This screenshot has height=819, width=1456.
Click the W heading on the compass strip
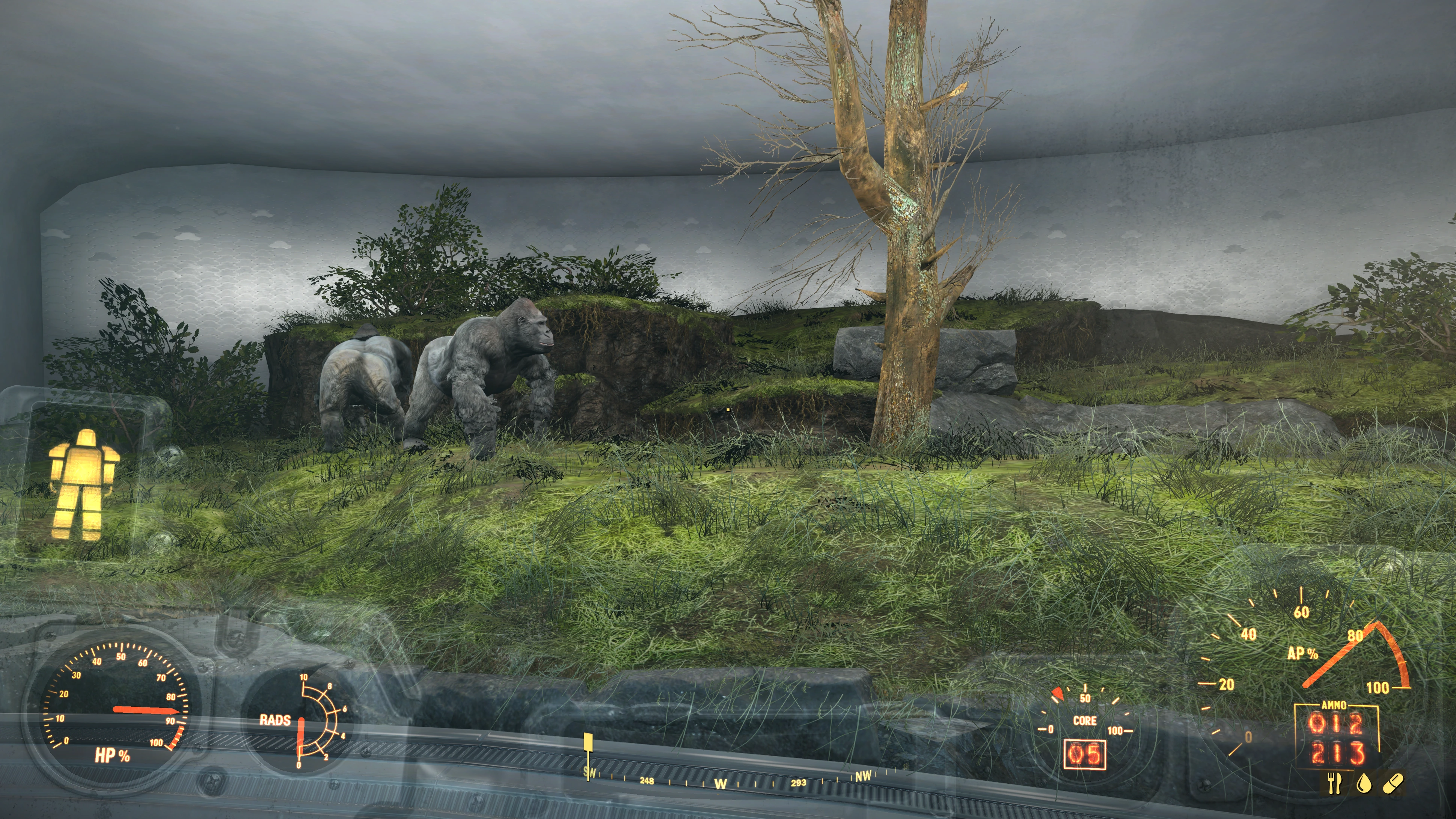(x=720, y=784)
